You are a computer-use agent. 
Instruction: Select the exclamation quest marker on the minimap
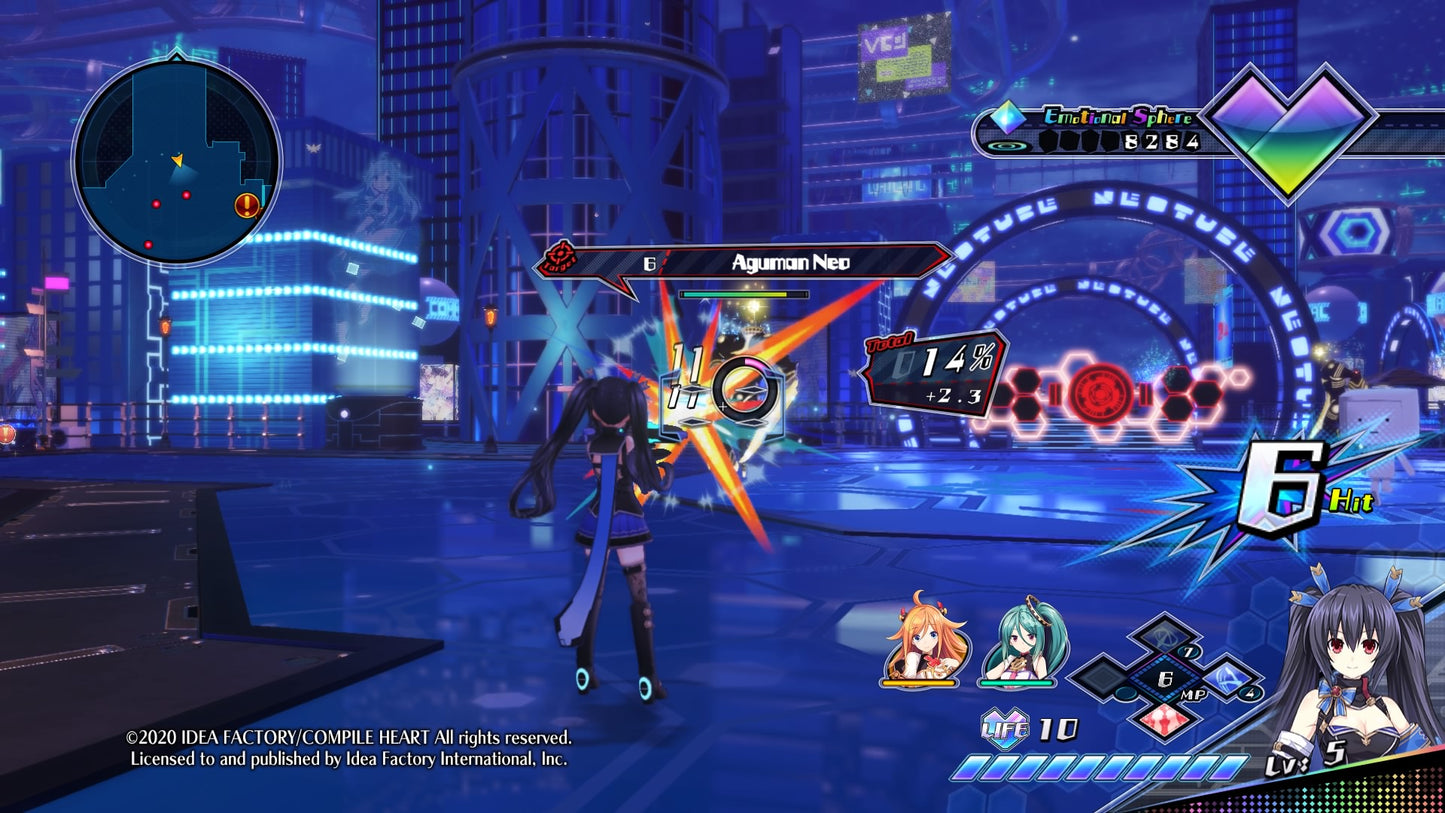point(247,206)
